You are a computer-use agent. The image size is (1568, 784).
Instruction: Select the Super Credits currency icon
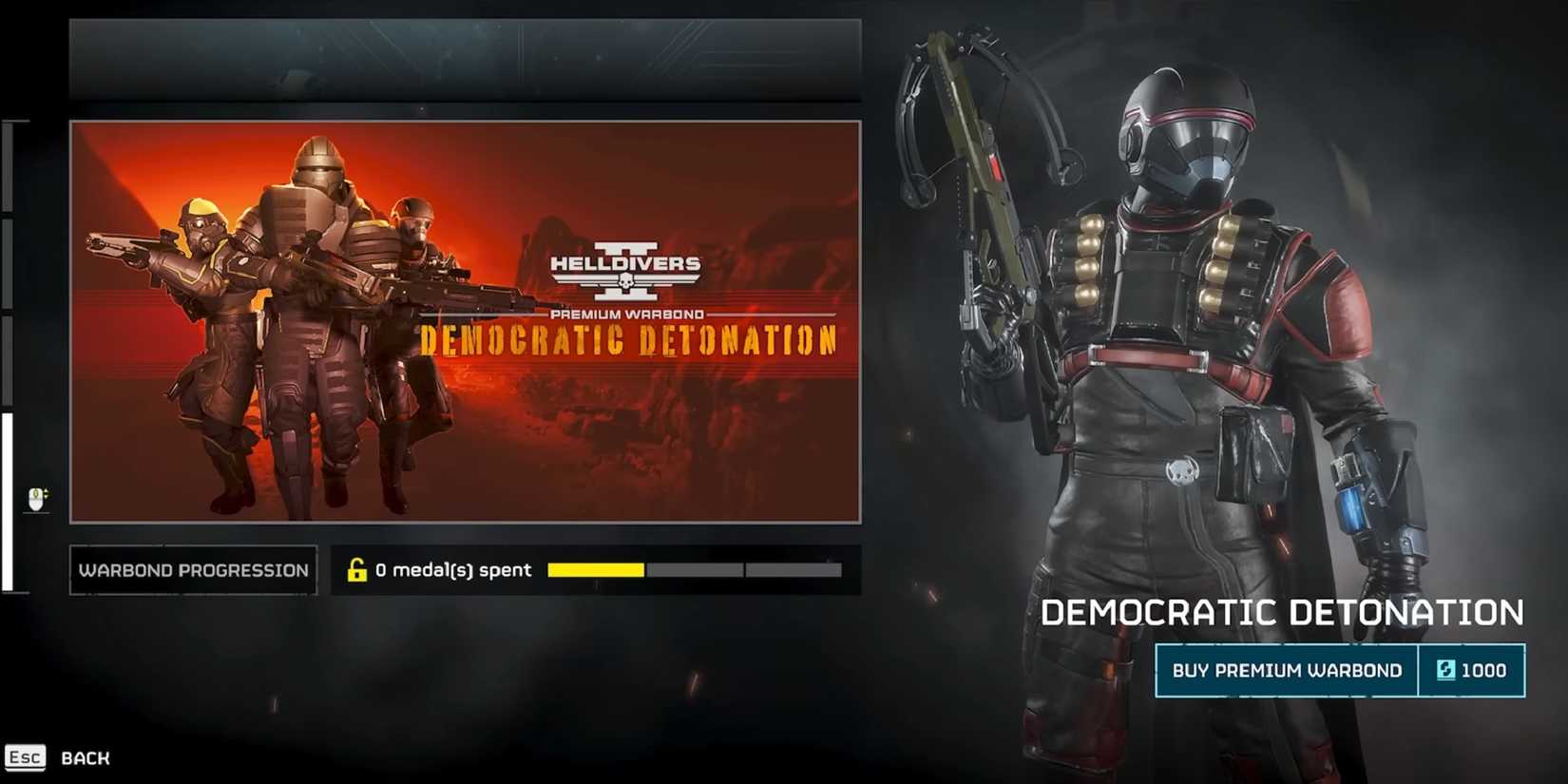pyautogui.click(x=1447, y=670)
